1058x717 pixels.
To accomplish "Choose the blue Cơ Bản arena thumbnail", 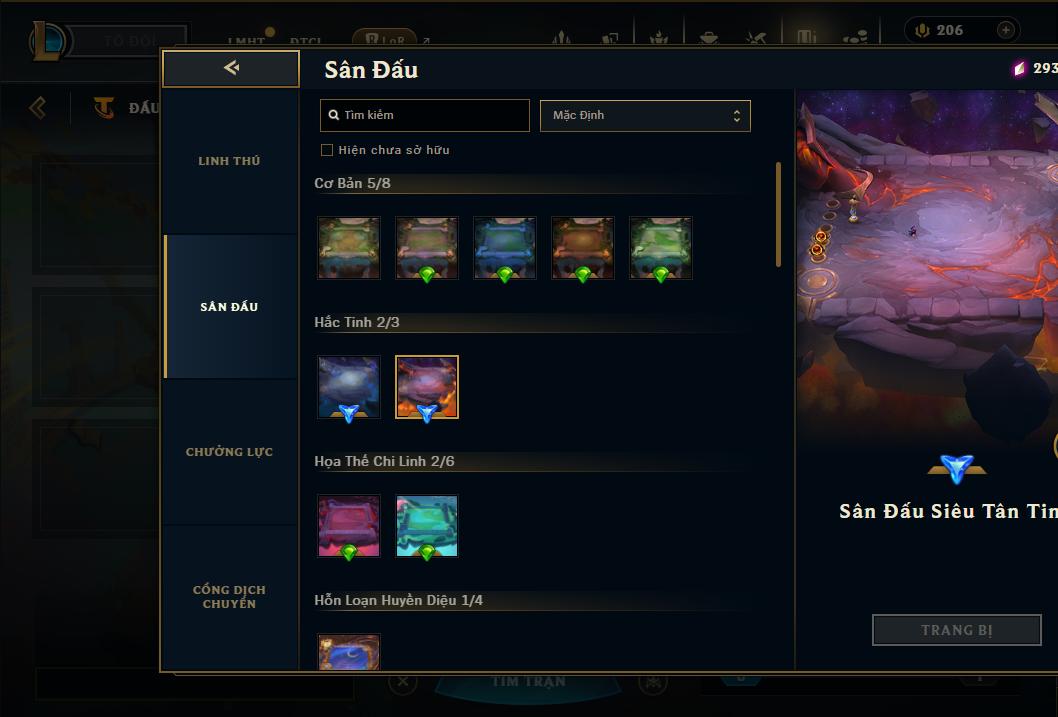I will pyautogui.click(x=505, y=247).
